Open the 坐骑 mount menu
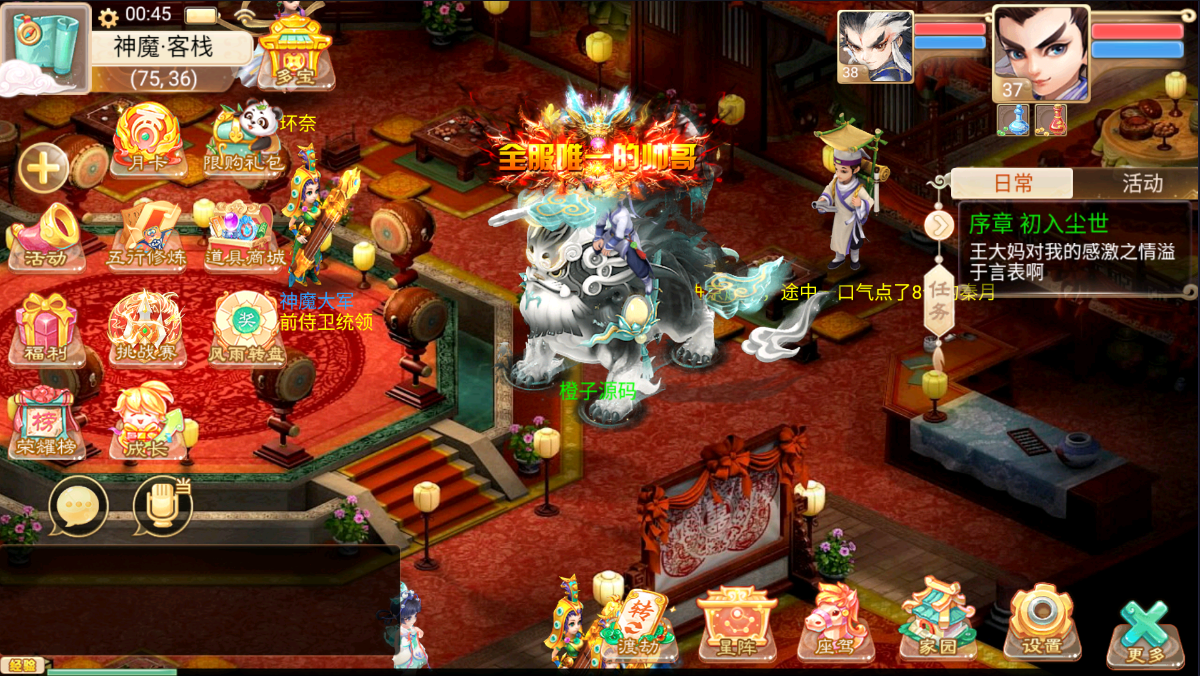This screenshot has height=676, width=1200. click(x=836, y=622)
